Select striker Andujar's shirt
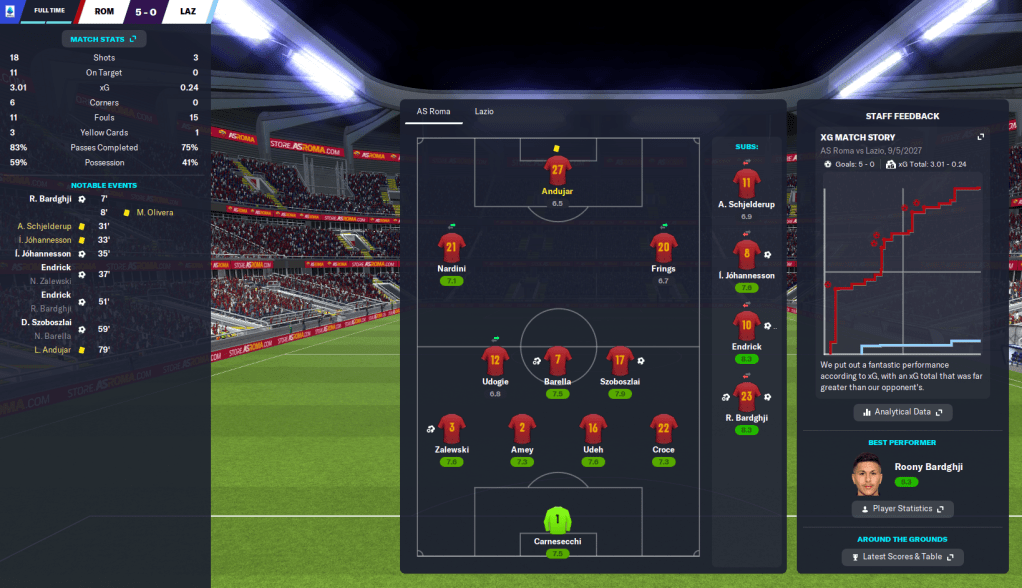 558,171
